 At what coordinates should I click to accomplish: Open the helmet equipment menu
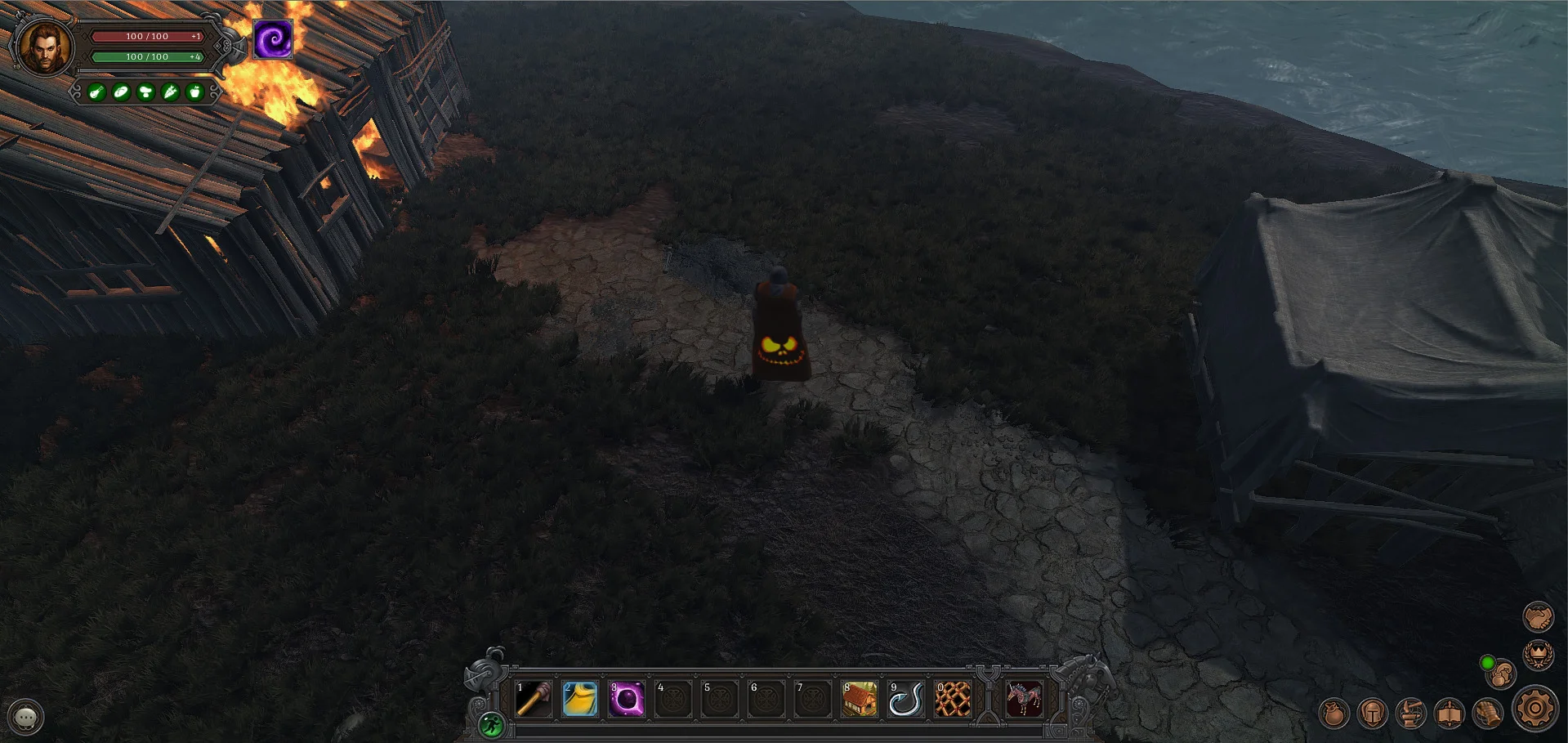[1373, 714]
